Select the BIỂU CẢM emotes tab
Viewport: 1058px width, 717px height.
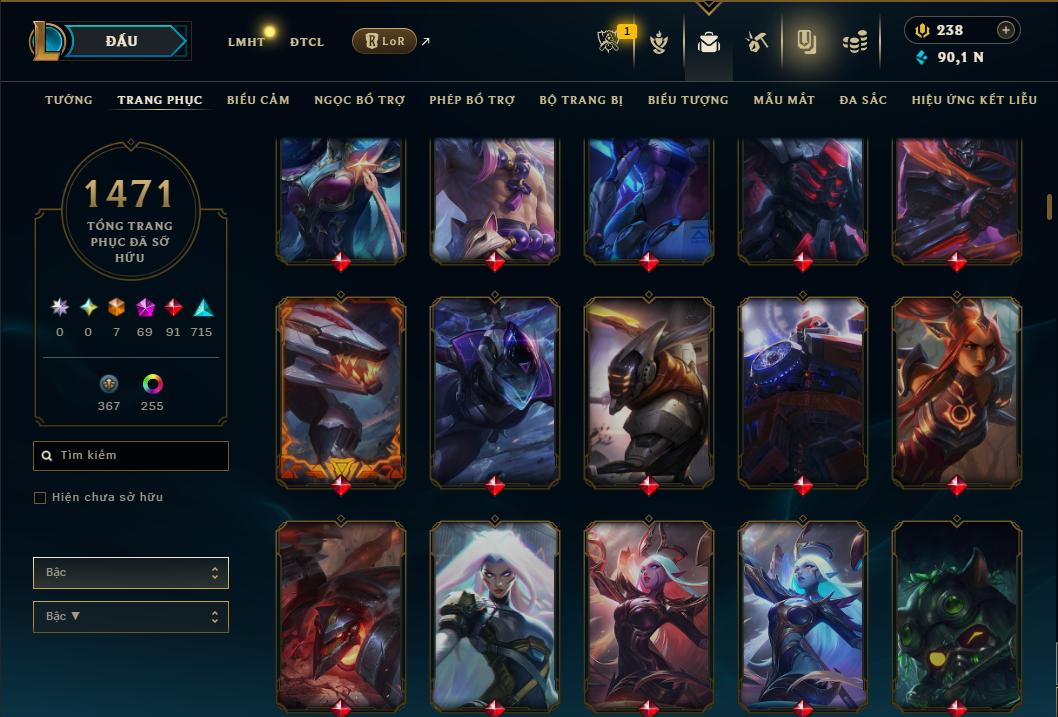258,100
